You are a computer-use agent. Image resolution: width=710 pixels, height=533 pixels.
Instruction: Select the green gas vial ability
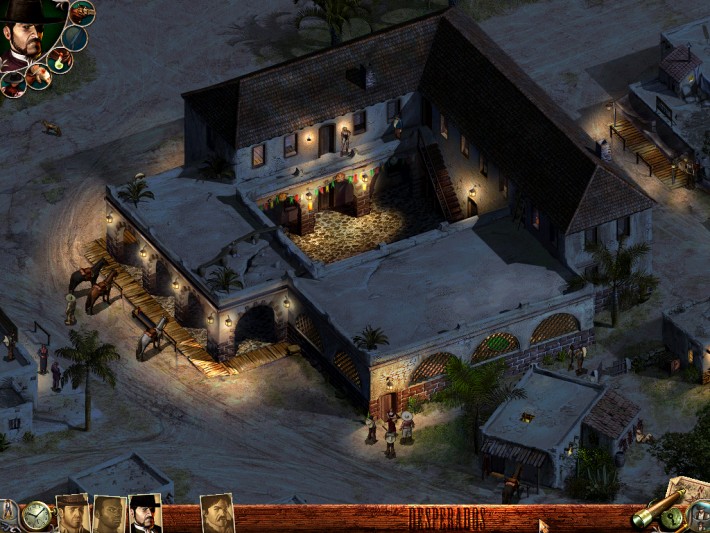(x=60, y=61)
